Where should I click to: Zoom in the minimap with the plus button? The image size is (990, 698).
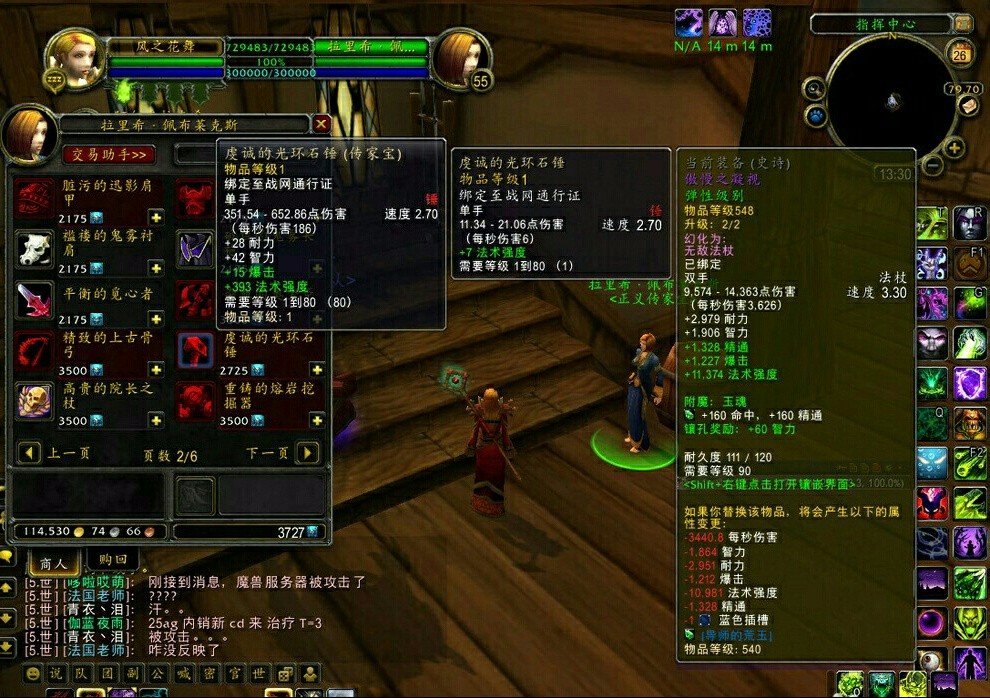click(x=955, y=149)
